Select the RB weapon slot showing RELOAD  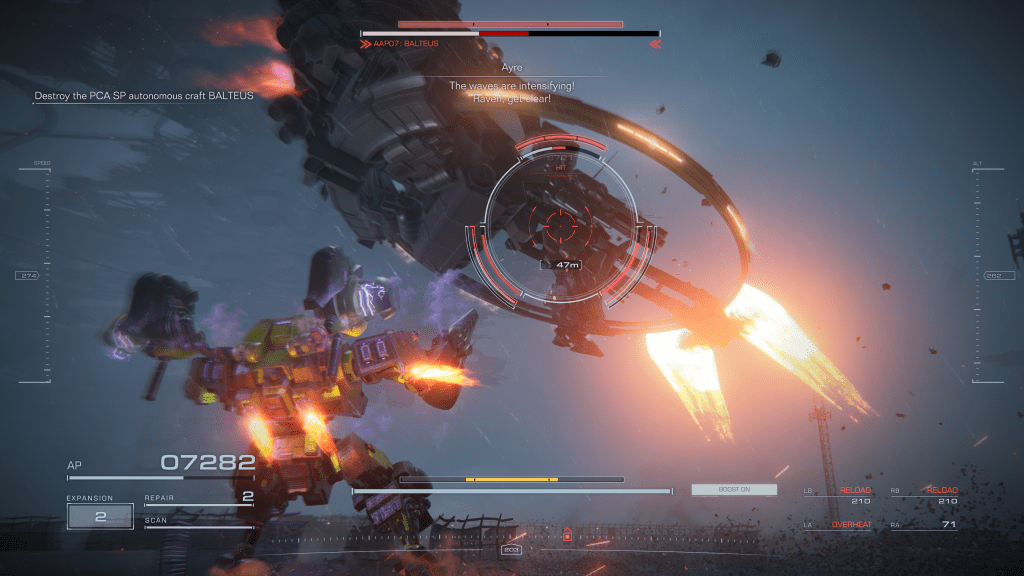(x=923, y=495)
